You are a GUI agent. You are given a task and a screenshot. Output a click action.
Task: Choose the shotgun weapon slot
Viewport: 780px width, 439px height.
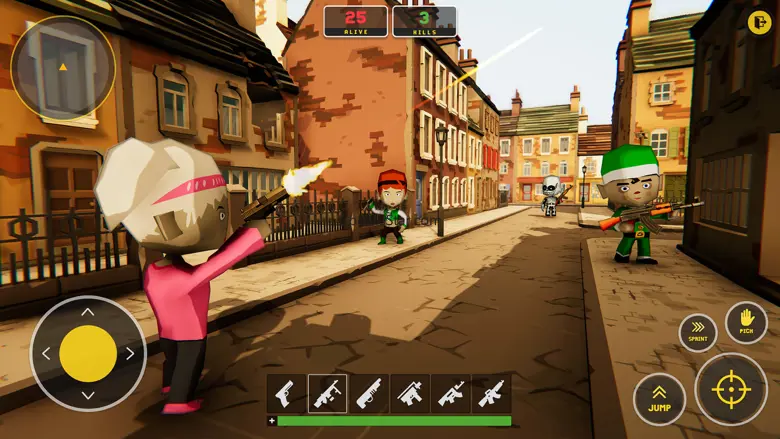pos(368,393)
